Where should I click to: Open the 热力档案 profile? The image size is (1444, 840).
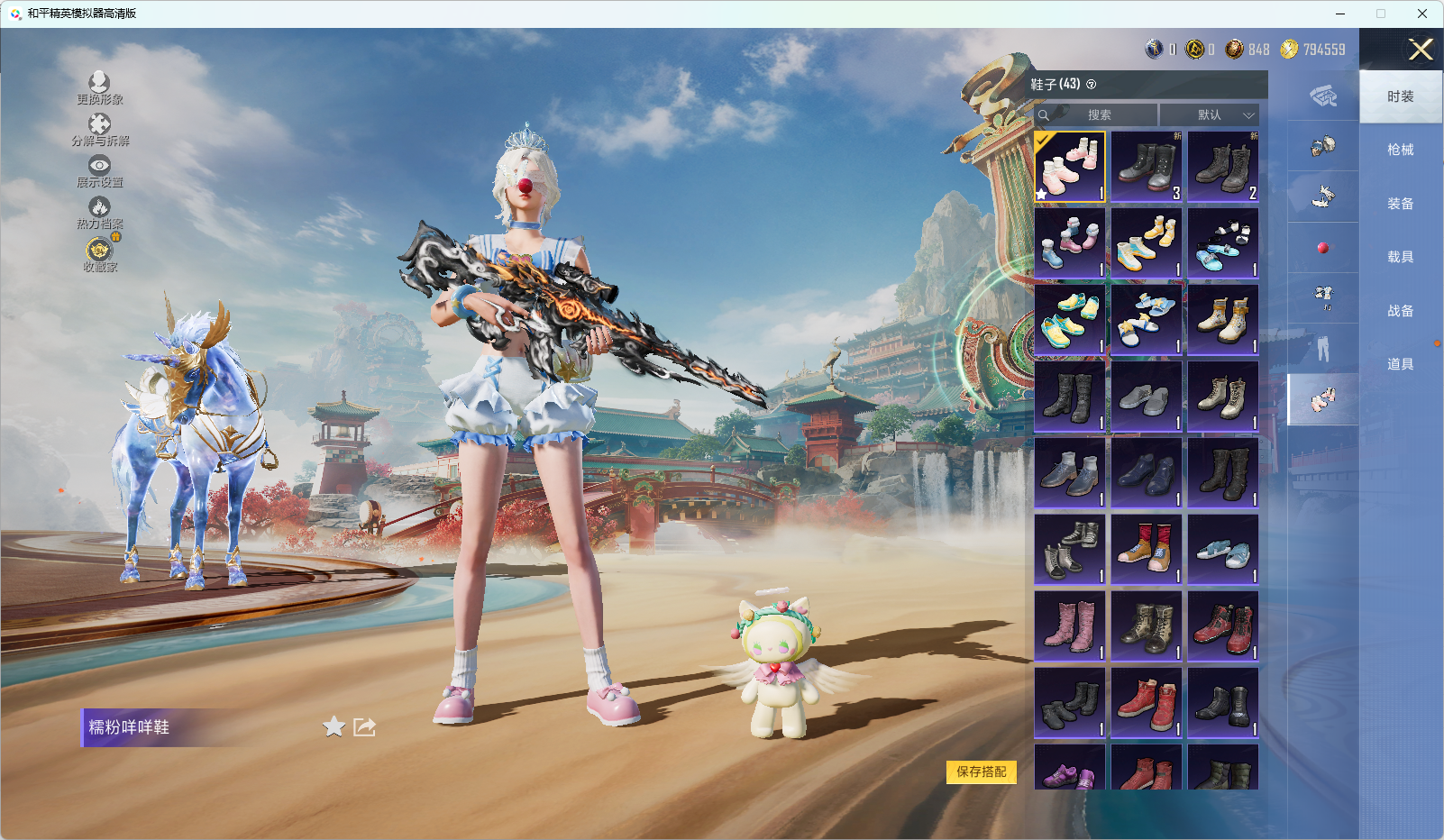99,214
